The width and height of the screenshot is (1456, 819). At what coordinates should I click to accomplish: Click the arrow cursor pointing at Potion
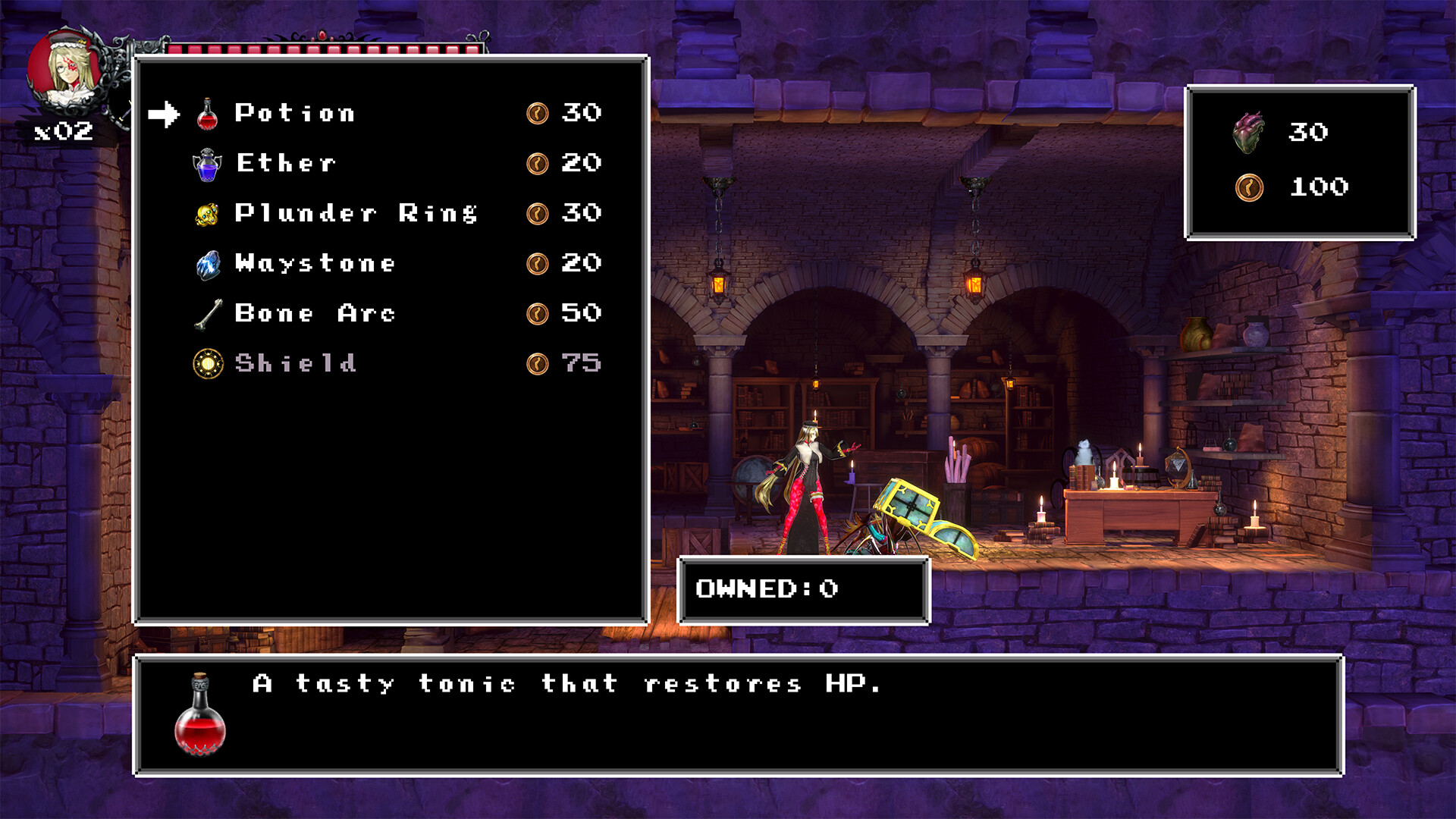click(x=165, y=112)
